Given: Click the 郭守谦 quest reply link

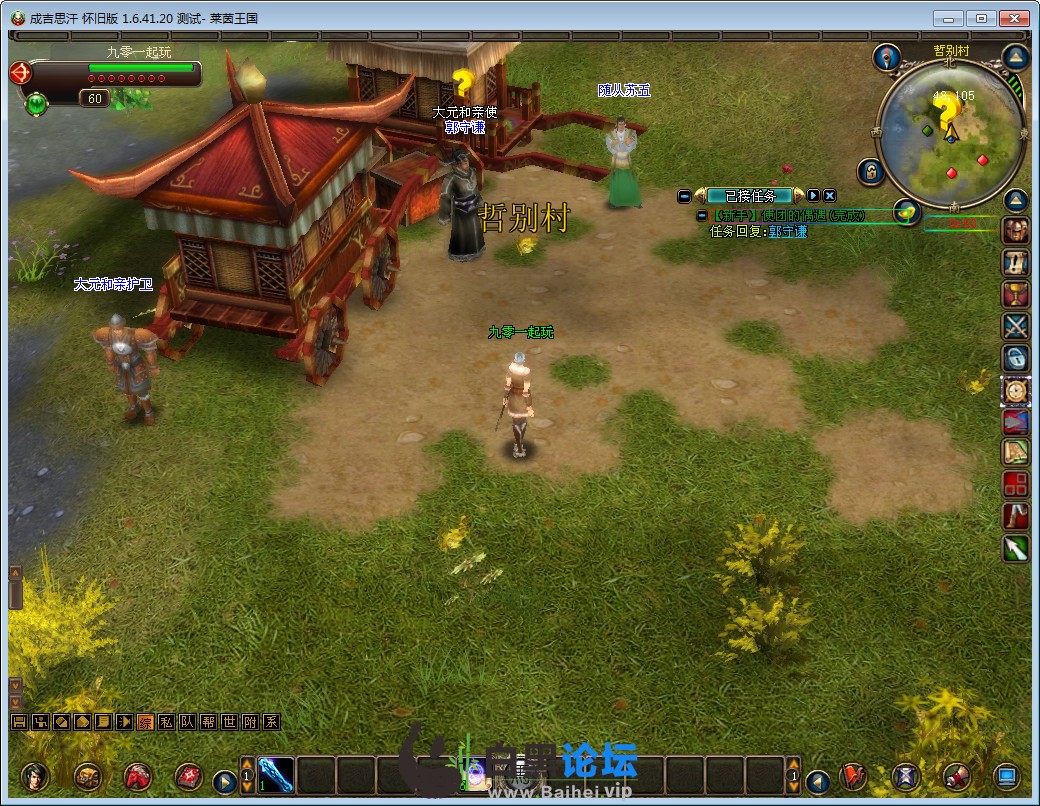Looking at the screenshot, I should pyautogui.click(x=787, y=231).
